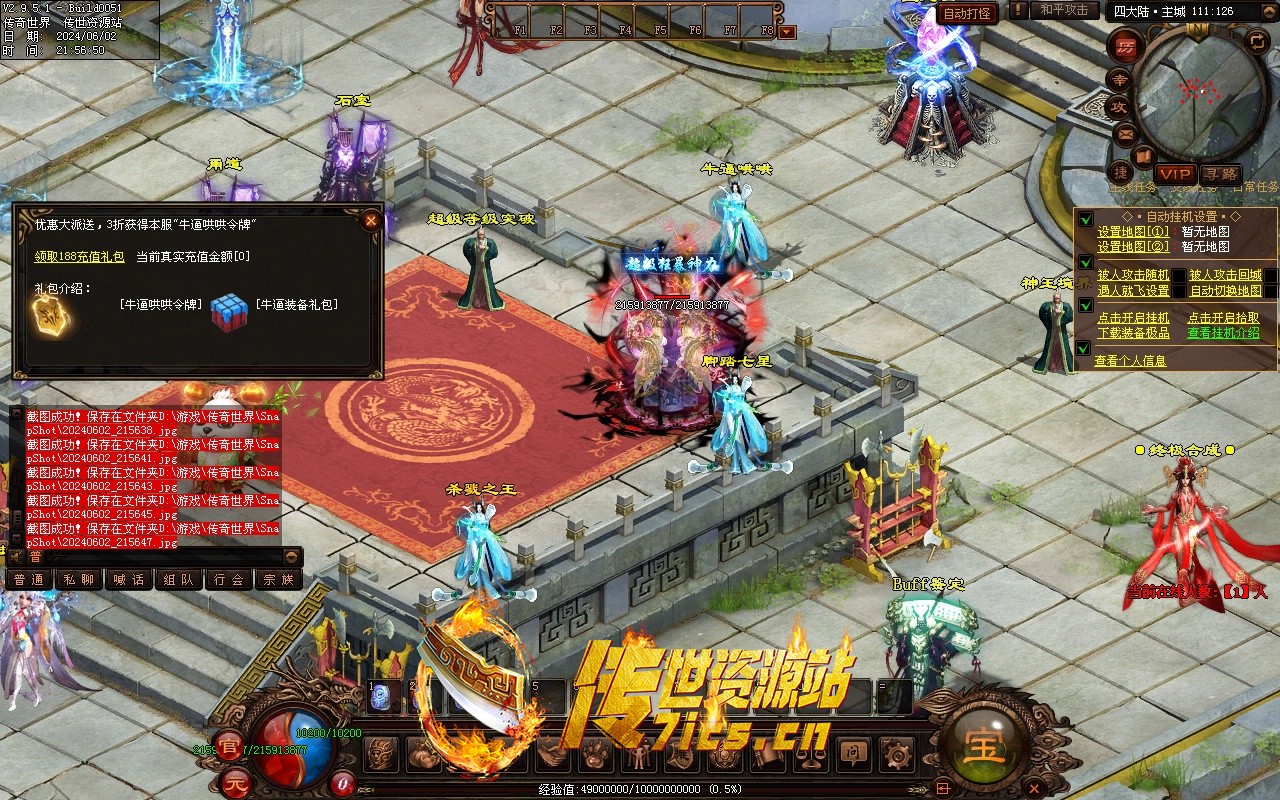Viewport: 1280px width, 800px height.
Task: Switch chat to 私聊 channel
Action: (x=78, y=579)
